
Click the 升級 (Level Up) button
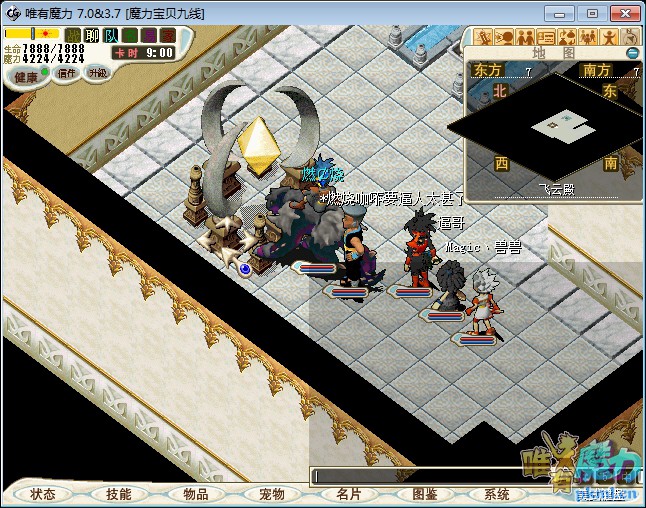click(x=97, y=73)
